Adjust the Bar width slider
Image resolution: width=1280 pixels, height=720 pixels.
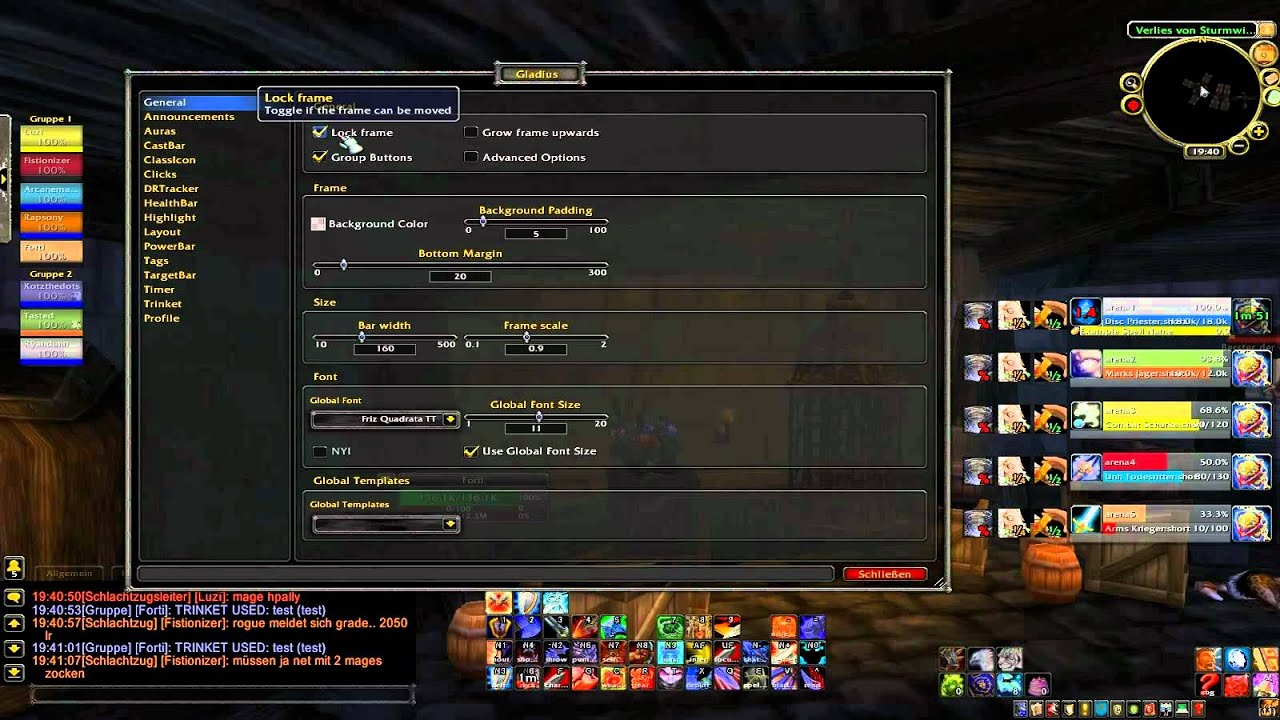[x=384, y=337]
